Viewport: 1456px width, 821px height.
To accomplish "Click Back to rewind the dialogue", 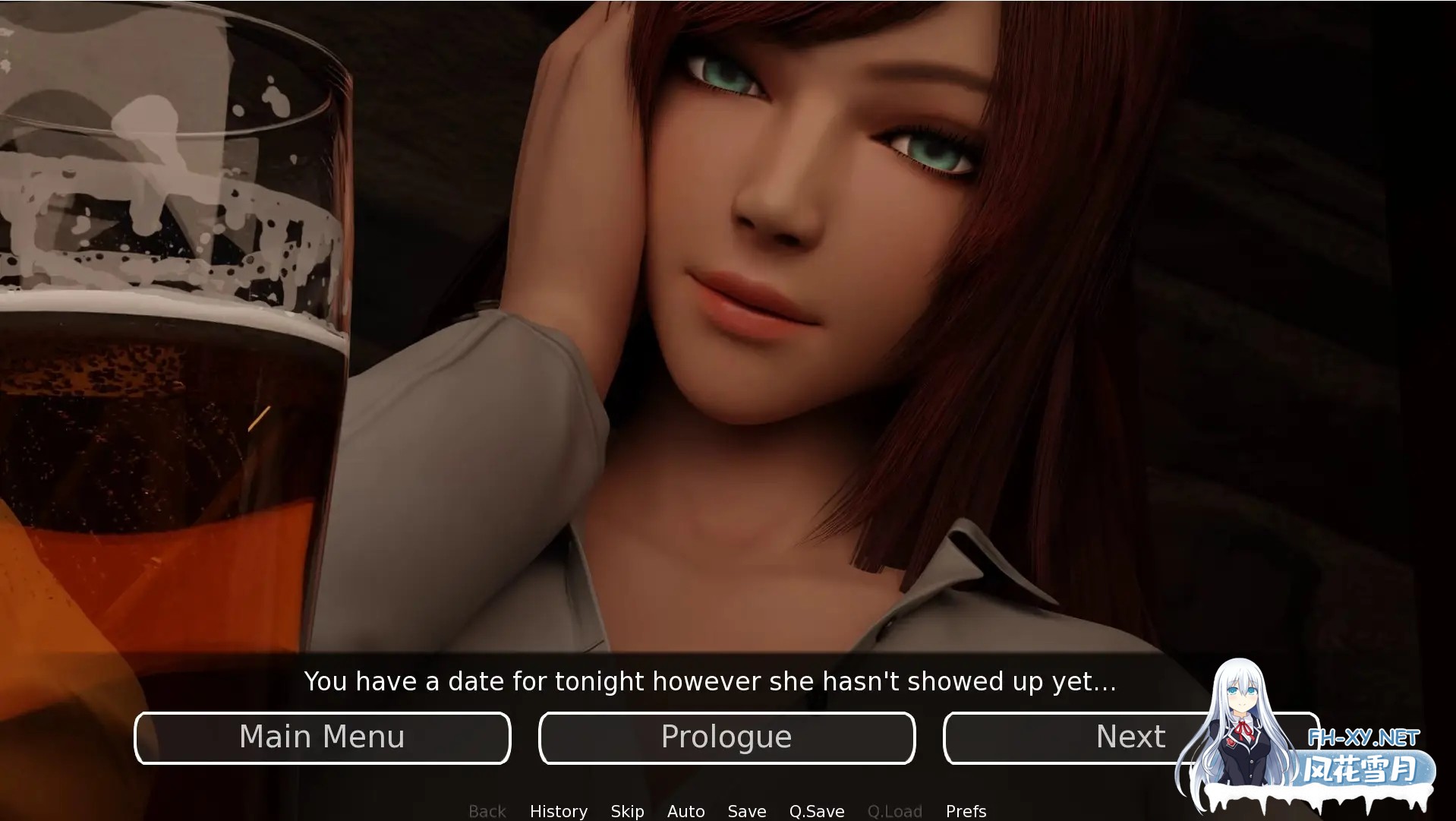I will 487,810.
